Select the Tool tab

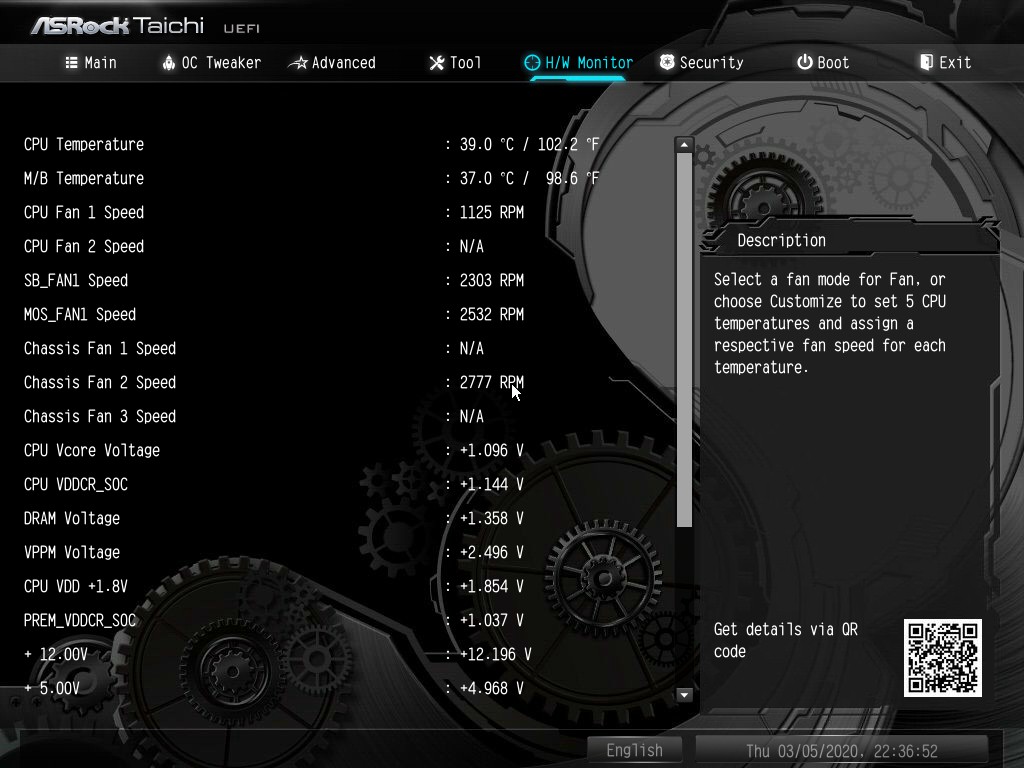pos(455,62)
